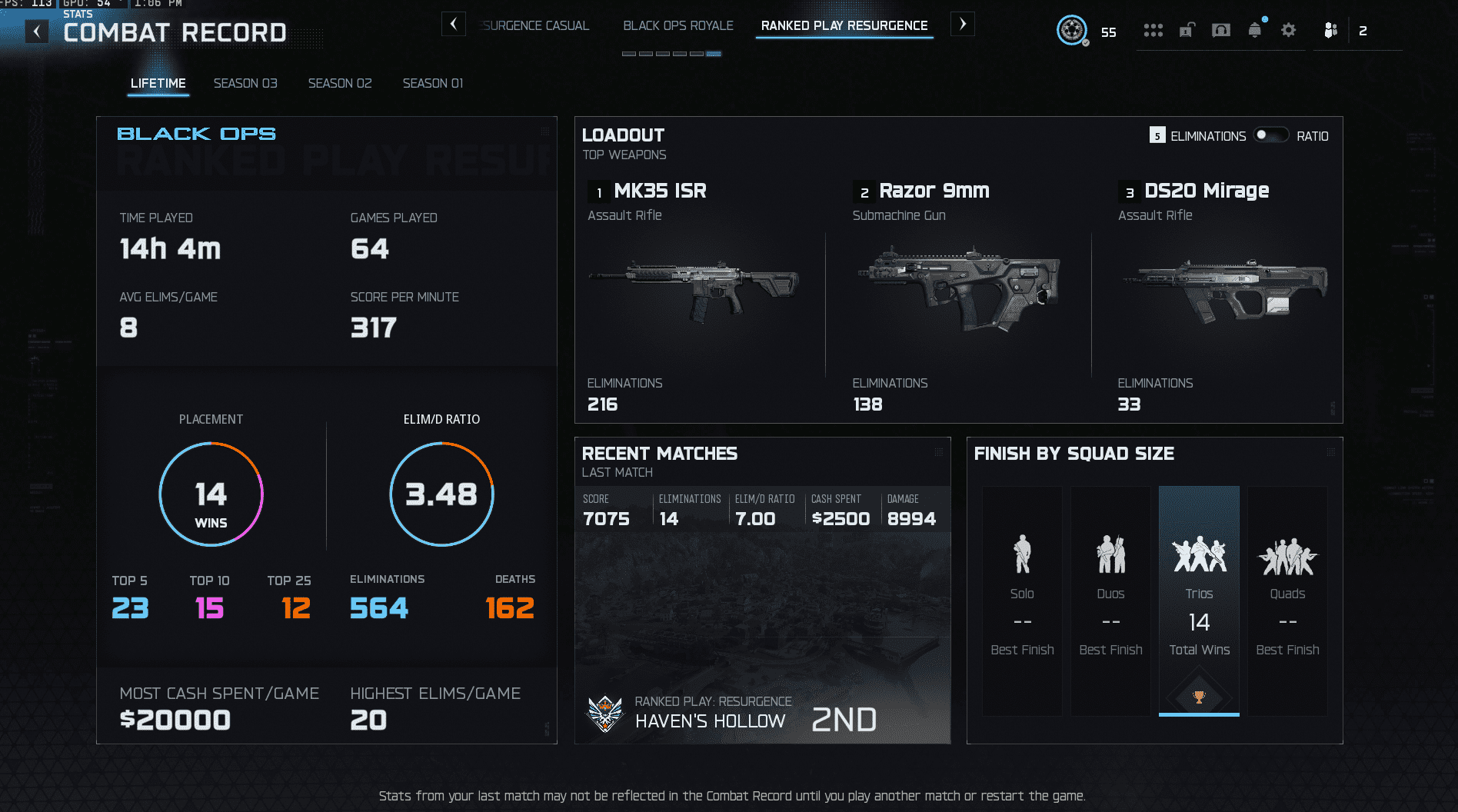The width and height of the screenshot is (1458, 812).
Task: Switch stat display from Eliminations to Ratio
Action: click(1270, 135)
